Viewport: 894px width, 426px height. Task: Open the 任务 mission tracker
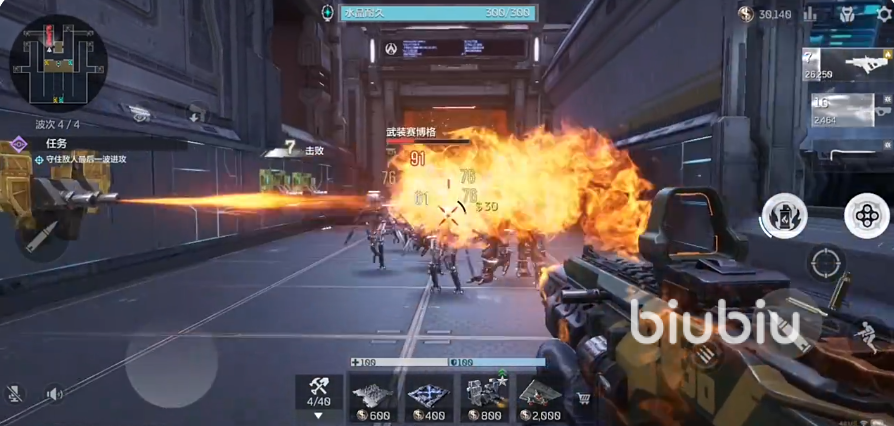point(54,144)
